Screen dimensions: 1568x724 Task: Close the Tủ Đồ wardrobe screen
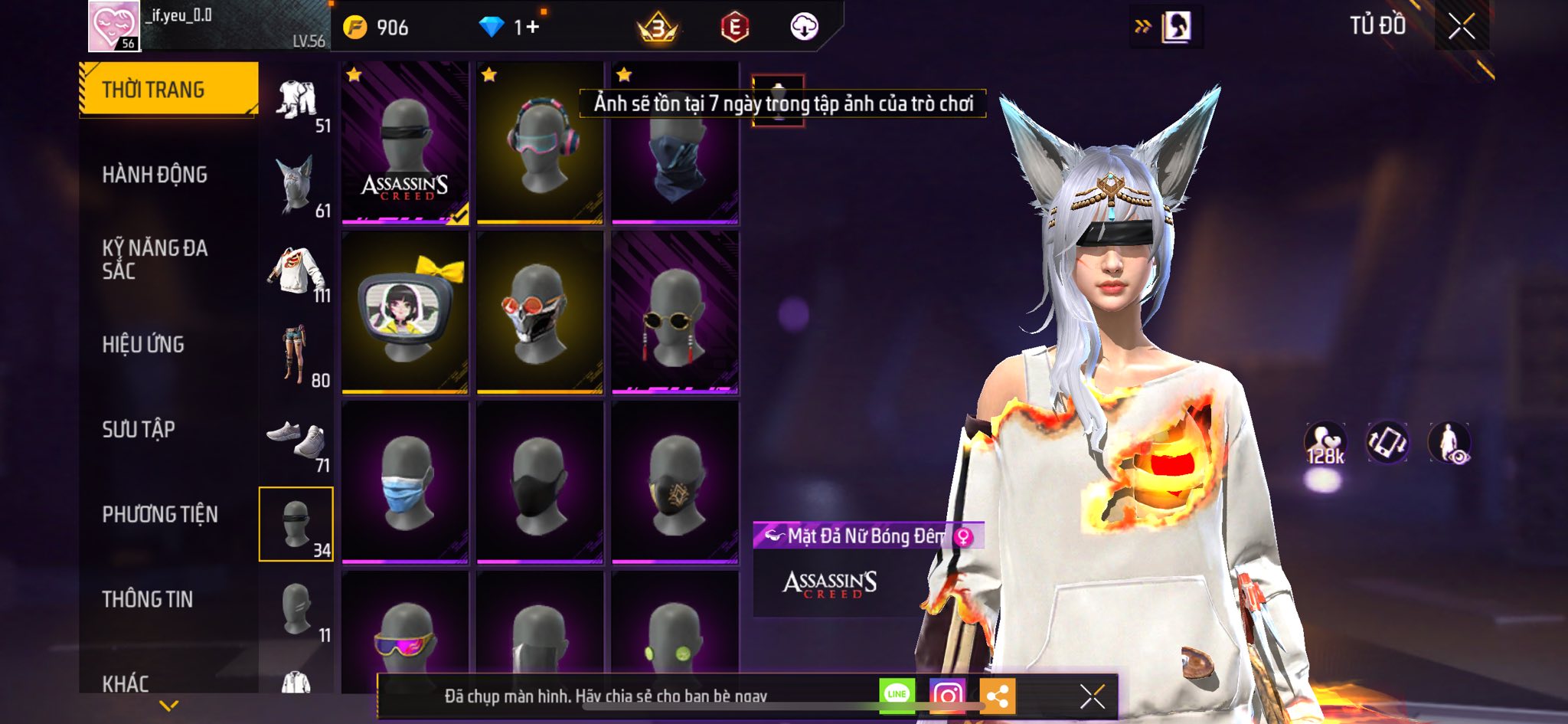1461,27
